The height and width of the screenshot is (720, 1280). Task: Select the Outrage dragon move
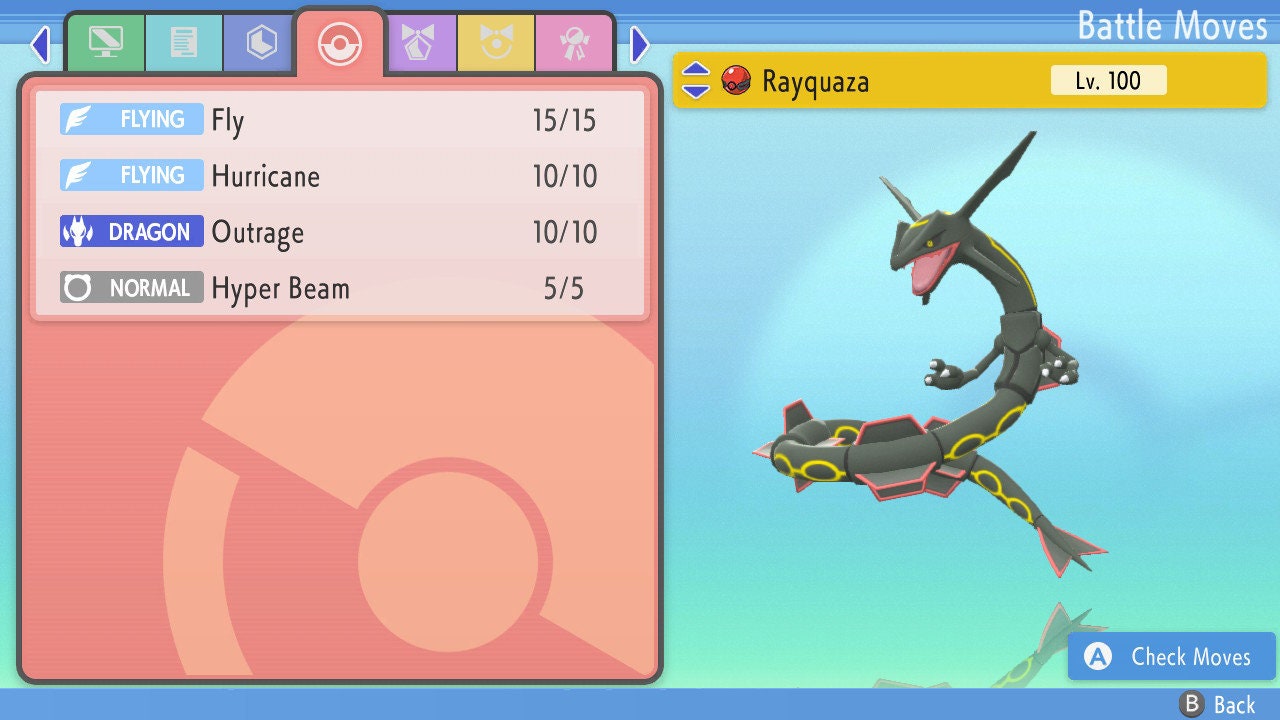coord(340,232)
